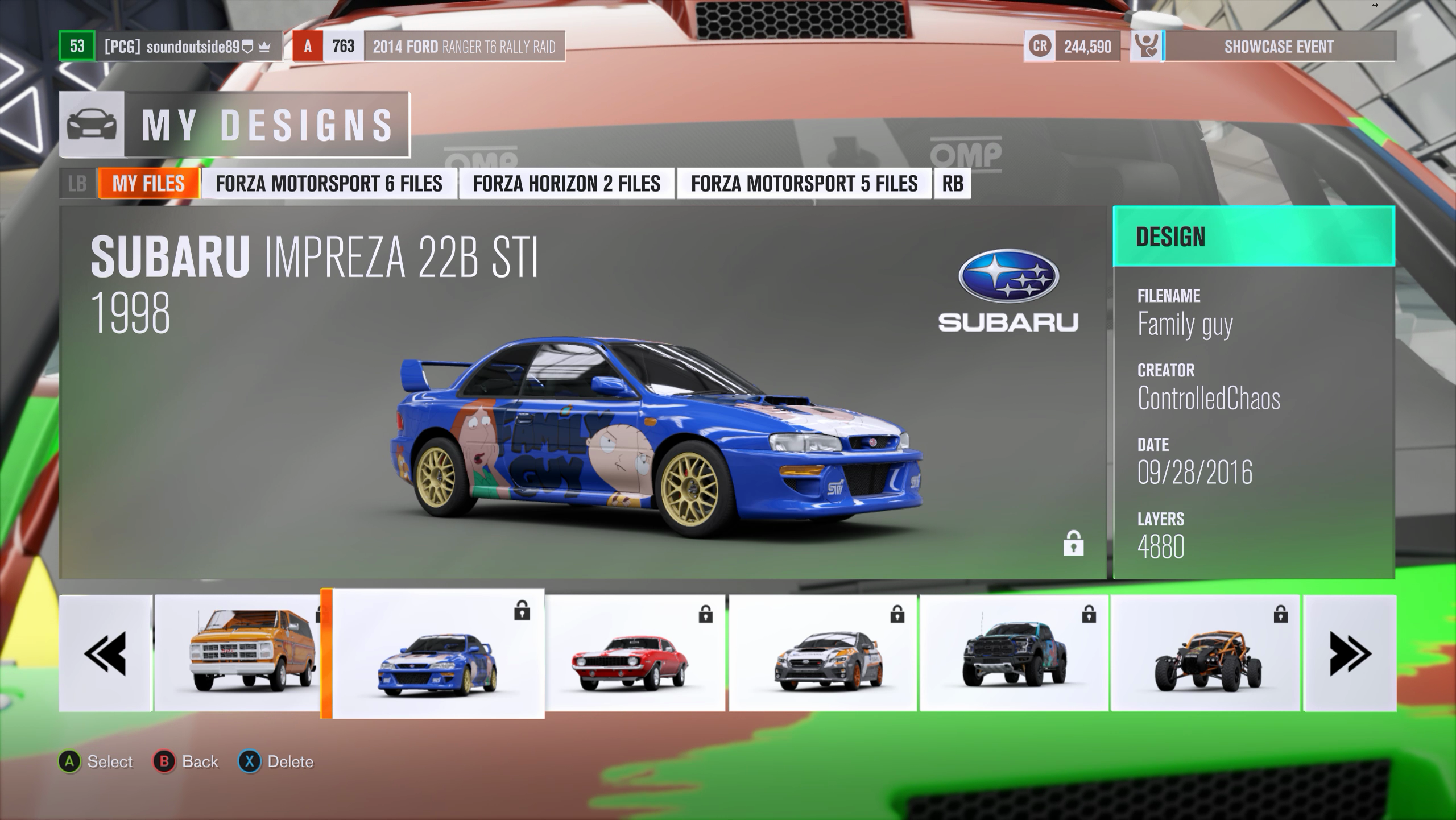
Task: Switch to the My Files tab
Action: click(x=148, y=184)
